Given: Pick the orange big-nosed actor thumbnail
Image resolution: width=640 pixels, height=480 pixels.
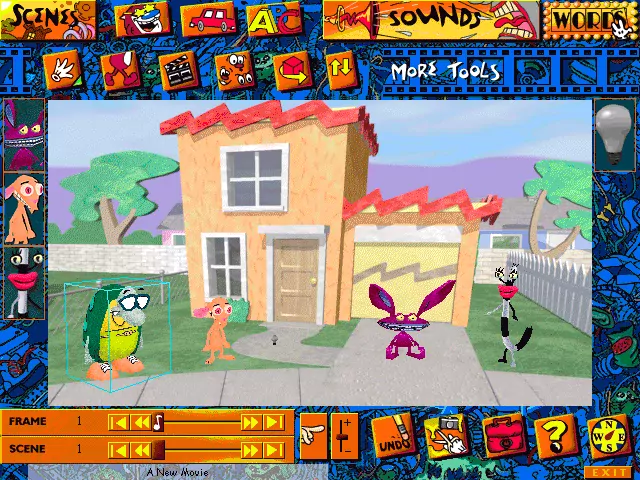Looking at the screenshot, I should click(24, 208).
